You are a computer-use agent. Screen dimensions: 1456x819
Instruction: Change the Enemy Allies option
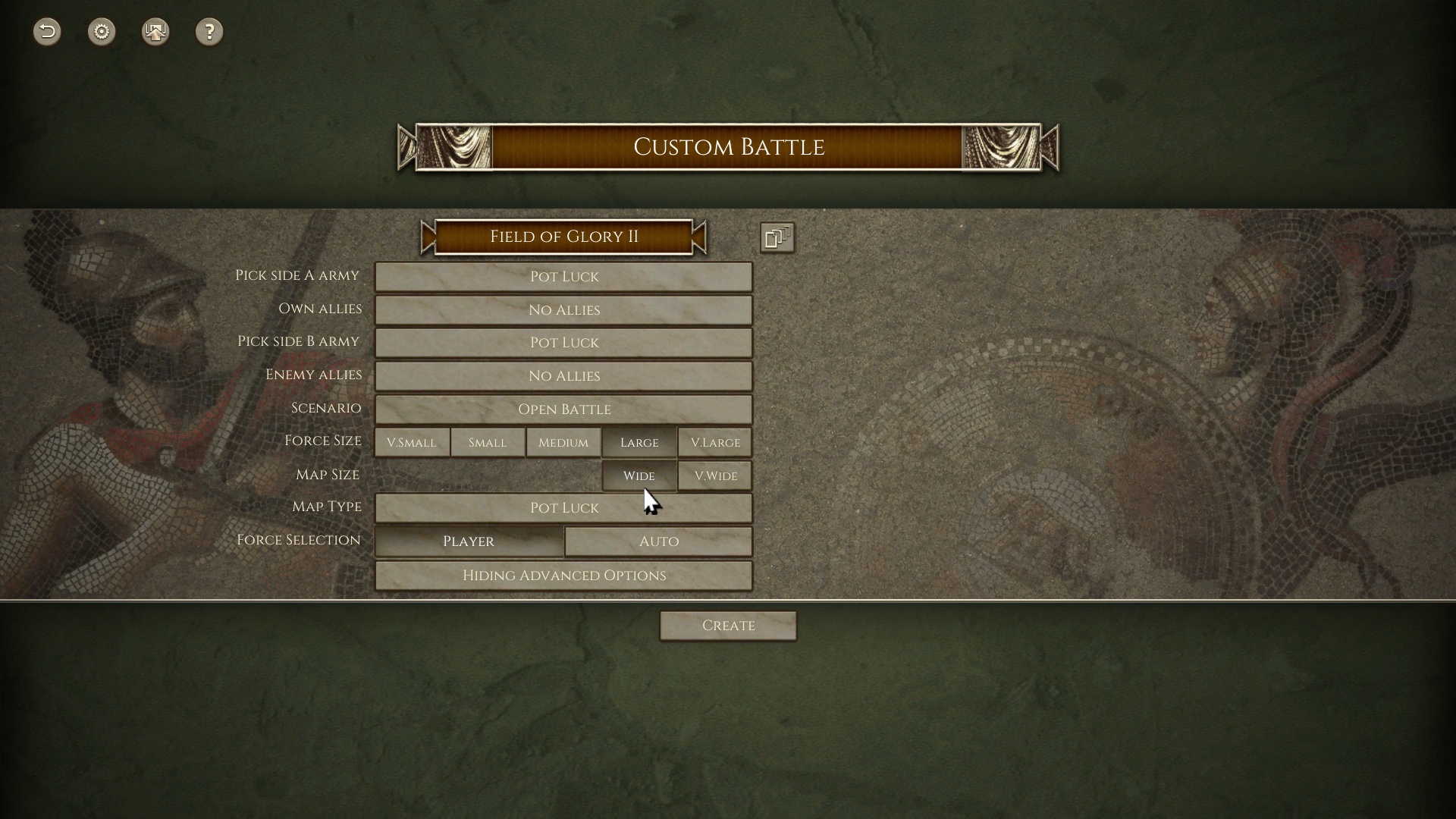pyautogui.click(x=563, y=376)
